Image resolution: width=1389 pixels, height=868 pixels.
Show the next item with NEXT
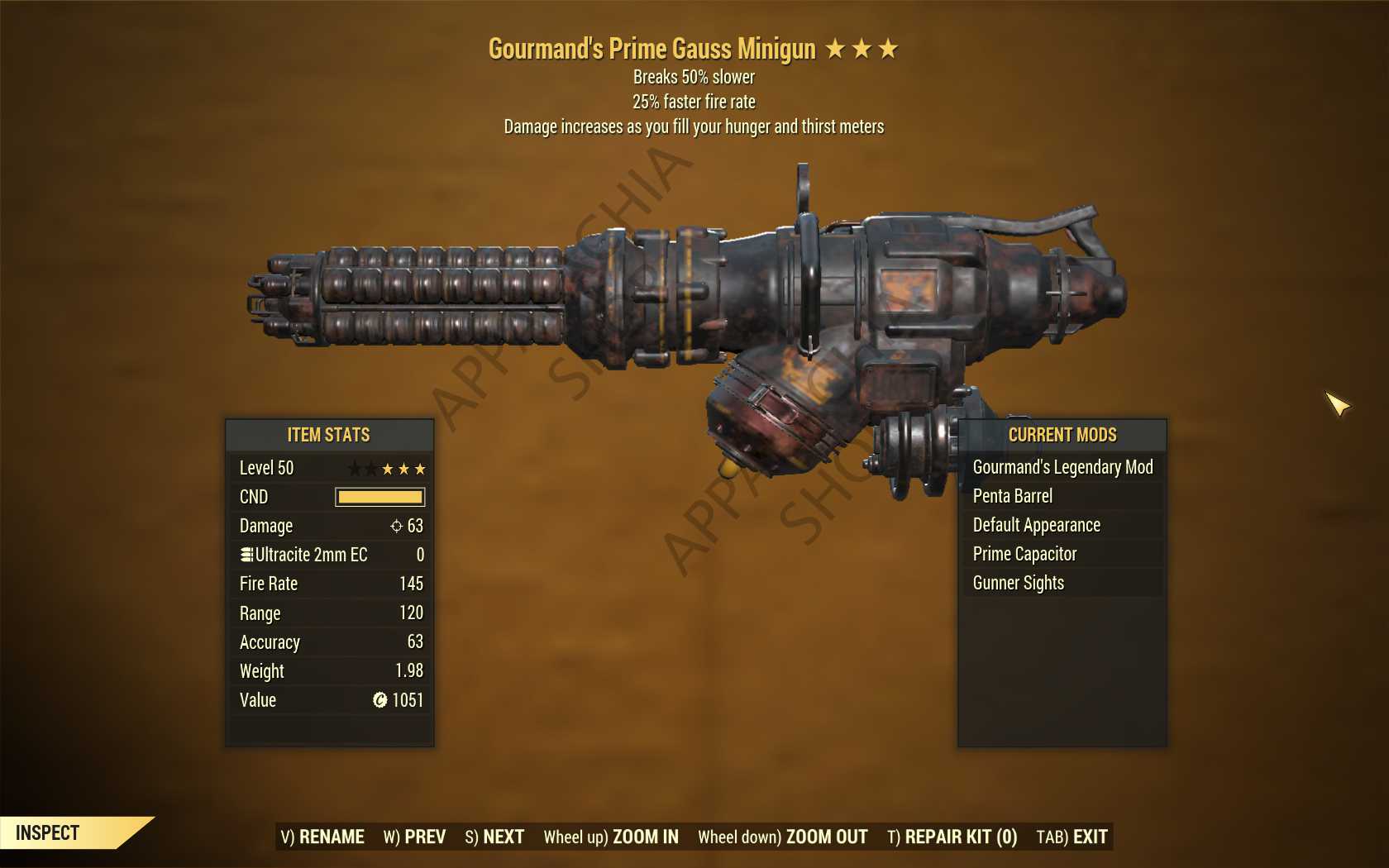(x=494, y=837)
